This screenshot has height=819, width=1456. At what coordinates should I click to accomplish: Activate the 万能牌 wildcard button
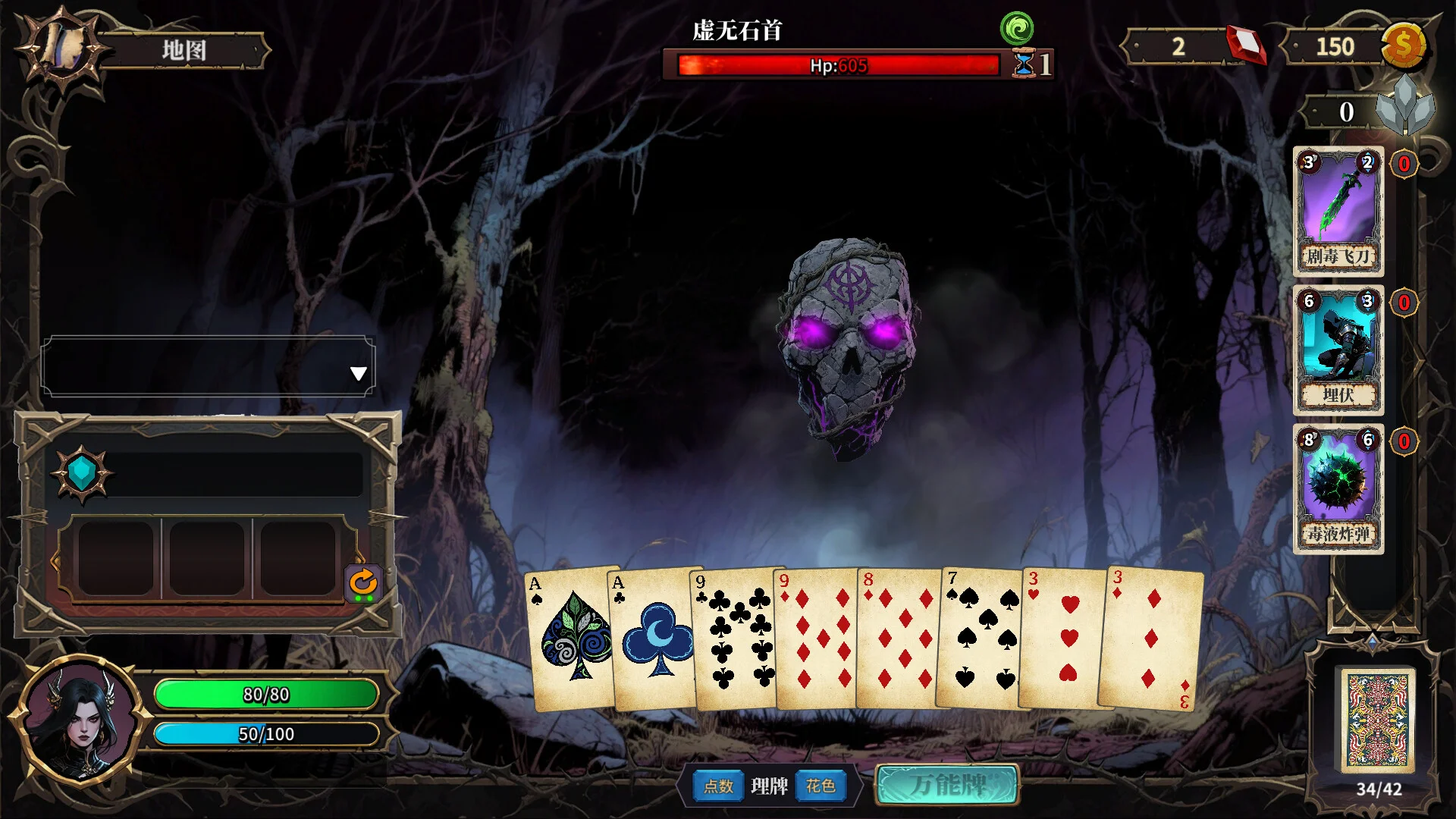(x=947, y=784)
